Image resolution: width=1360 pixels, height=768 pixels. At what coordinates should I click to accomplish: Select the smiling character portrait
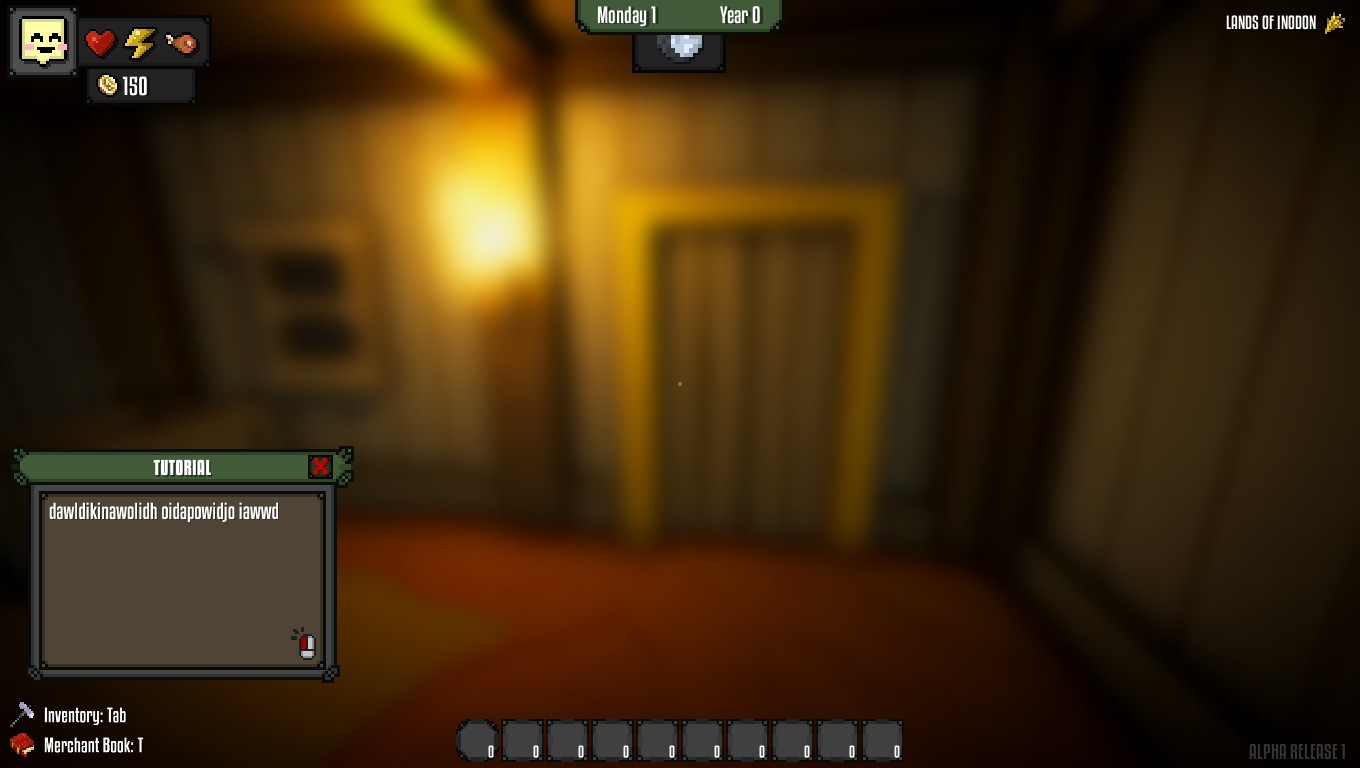(42, 41)
